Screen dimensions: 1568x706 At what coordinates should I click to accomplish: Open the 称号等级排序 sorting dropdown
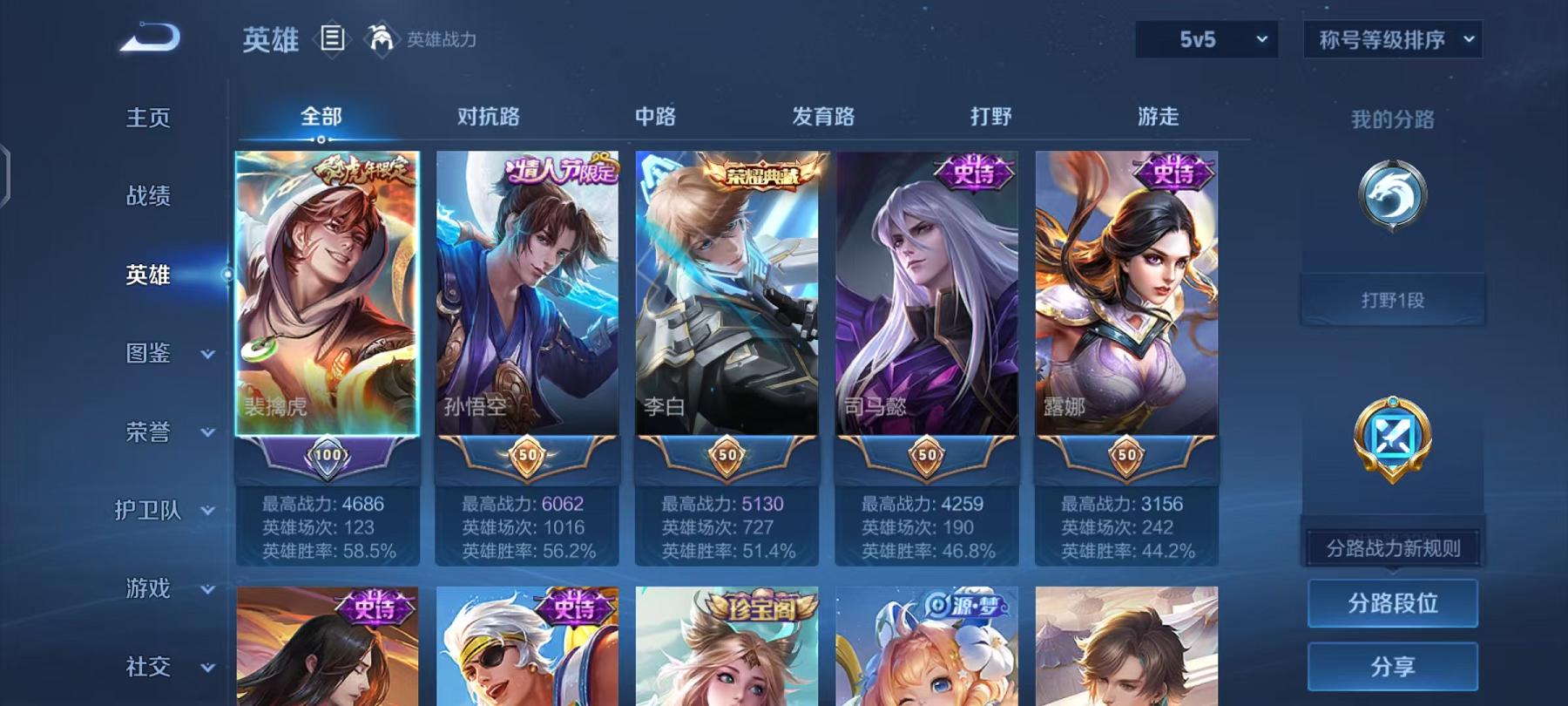[1391, 39]
